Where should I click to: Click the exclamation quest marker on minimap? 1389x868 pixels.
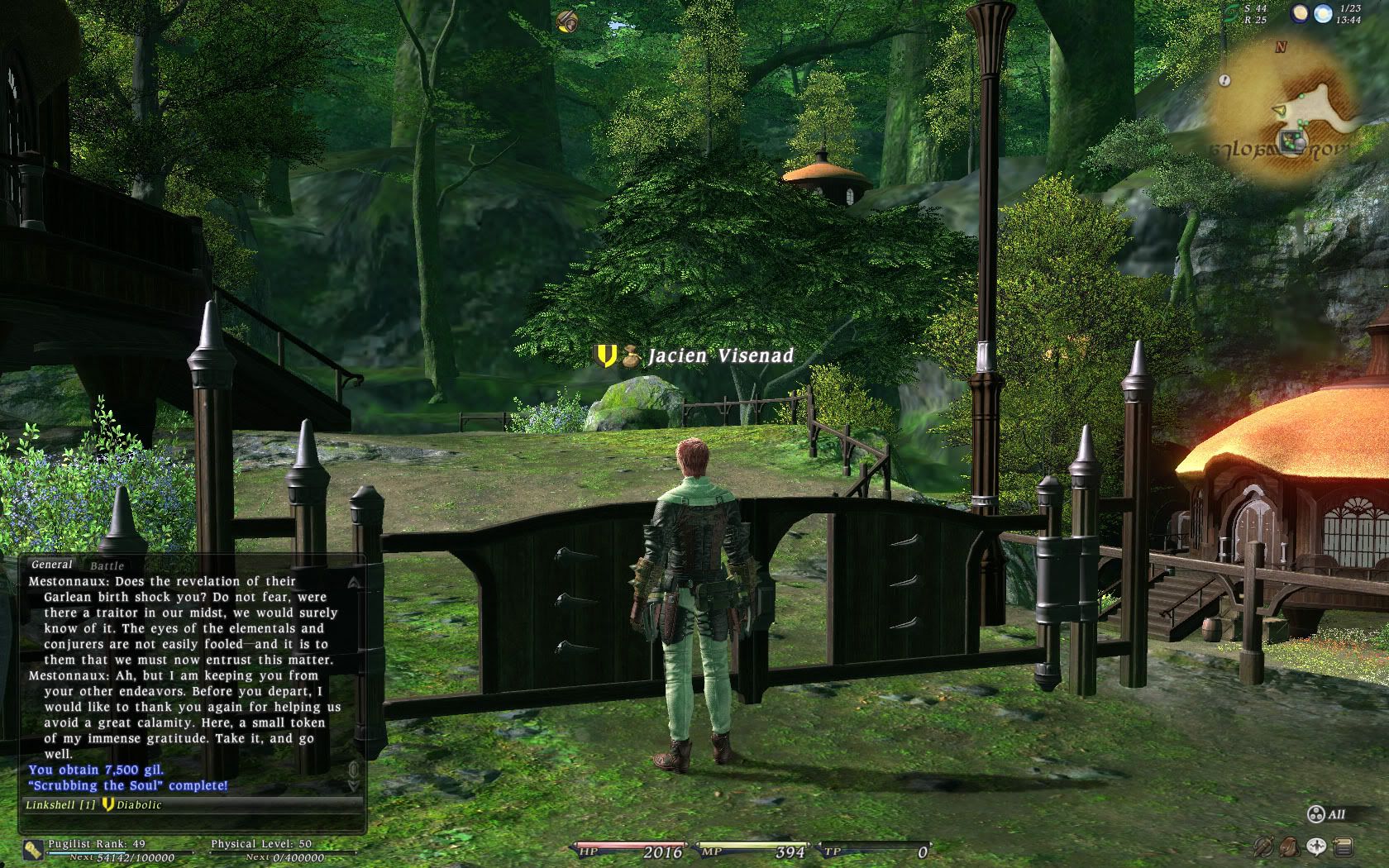[1224, 80]
